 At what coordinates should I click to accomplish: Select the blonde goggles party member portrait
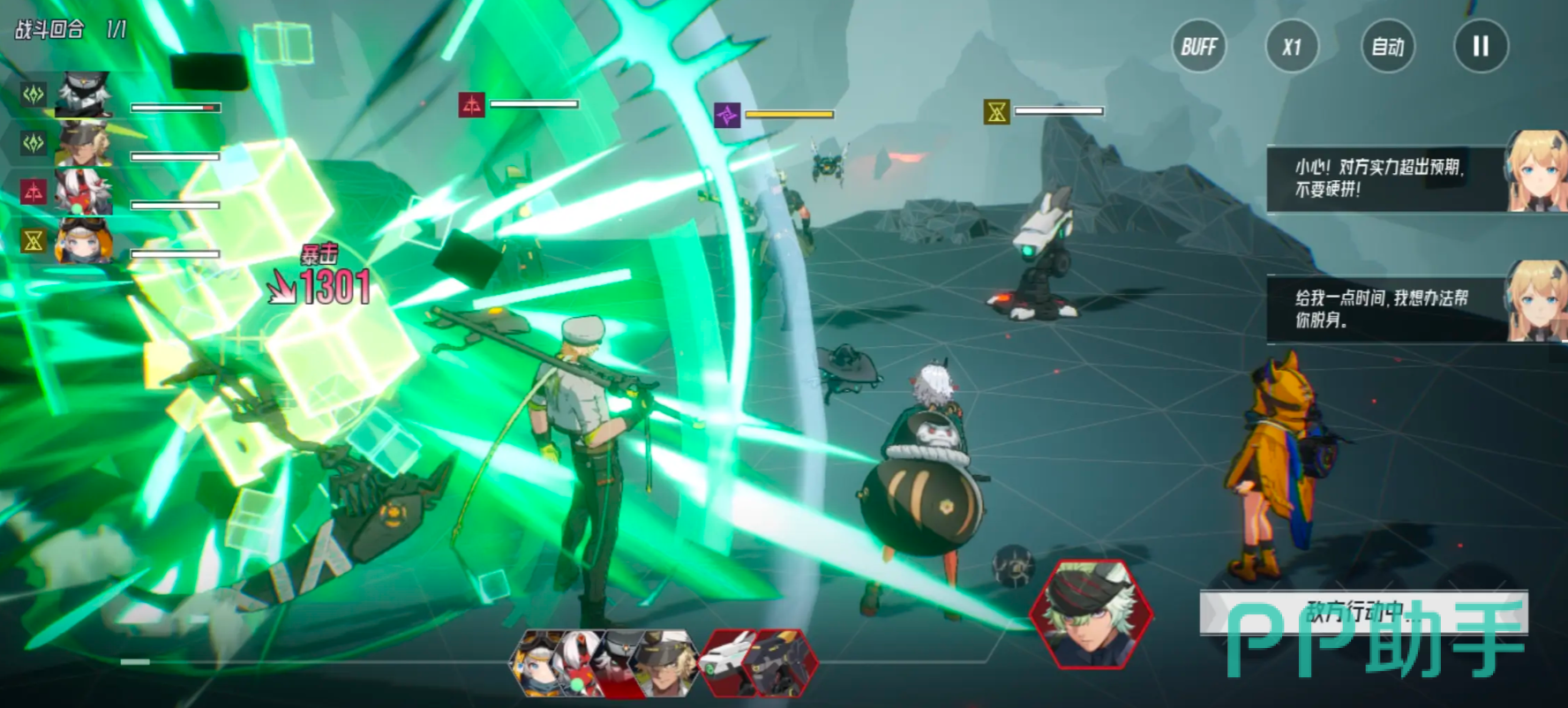tap(84, 144)
